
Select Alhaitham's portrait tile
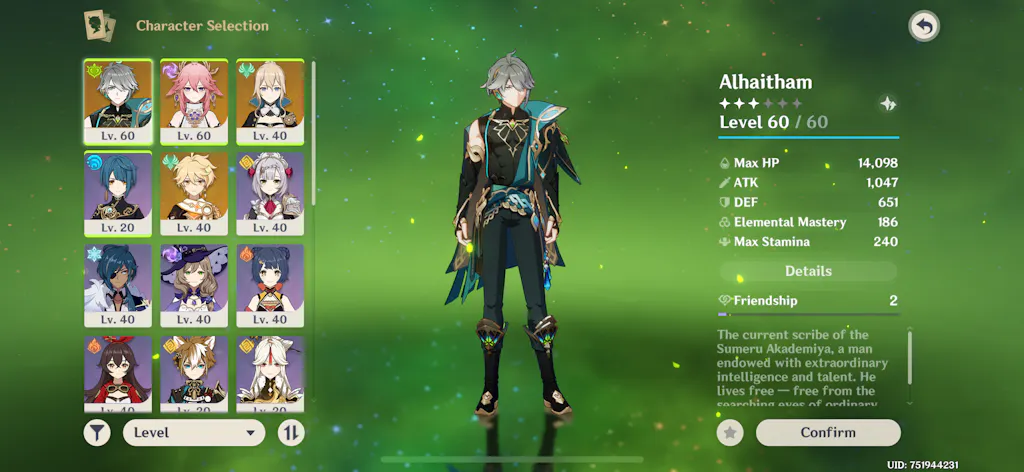(x=118, y=100)
